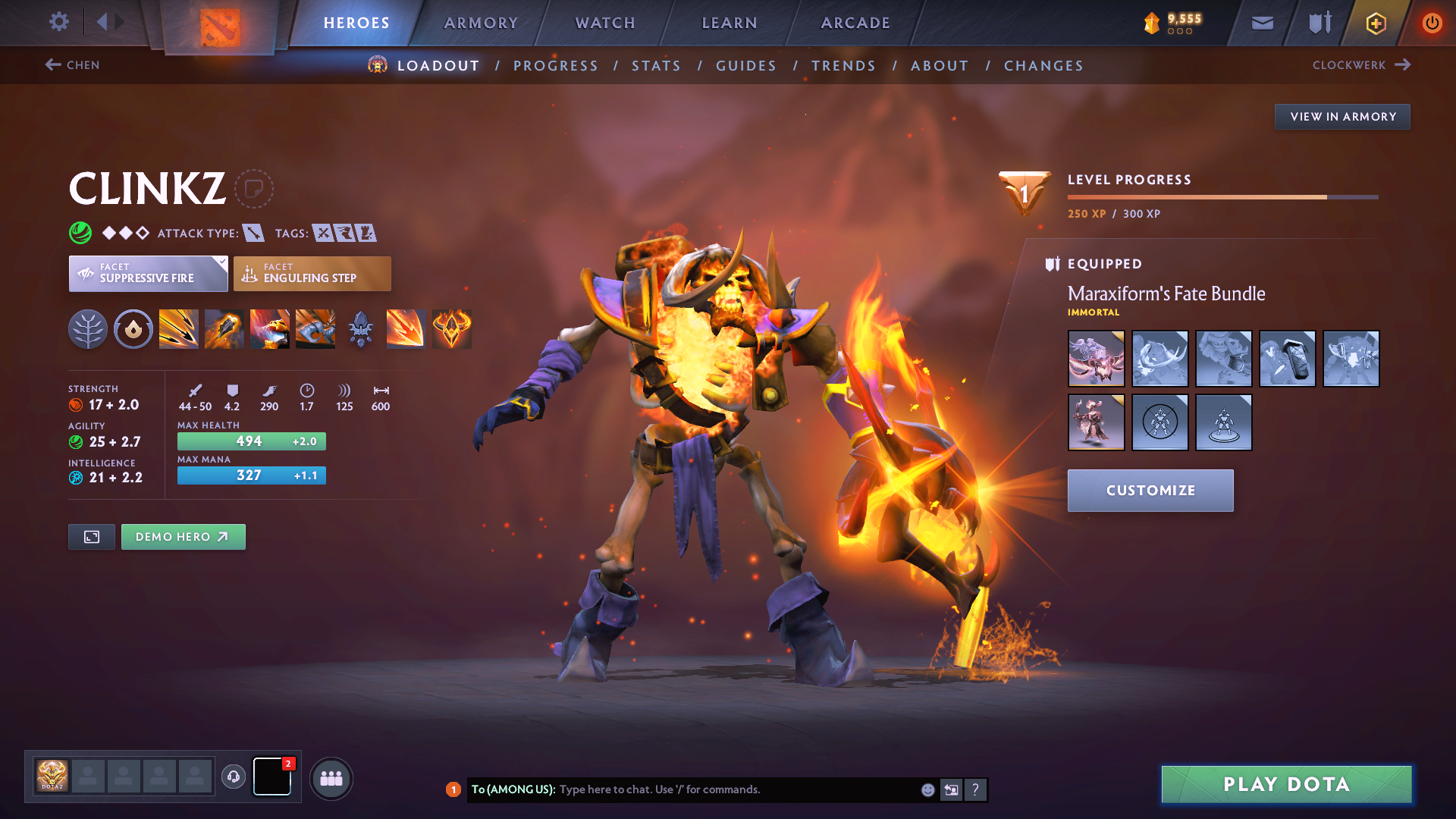Click the PLAY DOTA button
1456x819 pixels.
(x=1285, y=784)
